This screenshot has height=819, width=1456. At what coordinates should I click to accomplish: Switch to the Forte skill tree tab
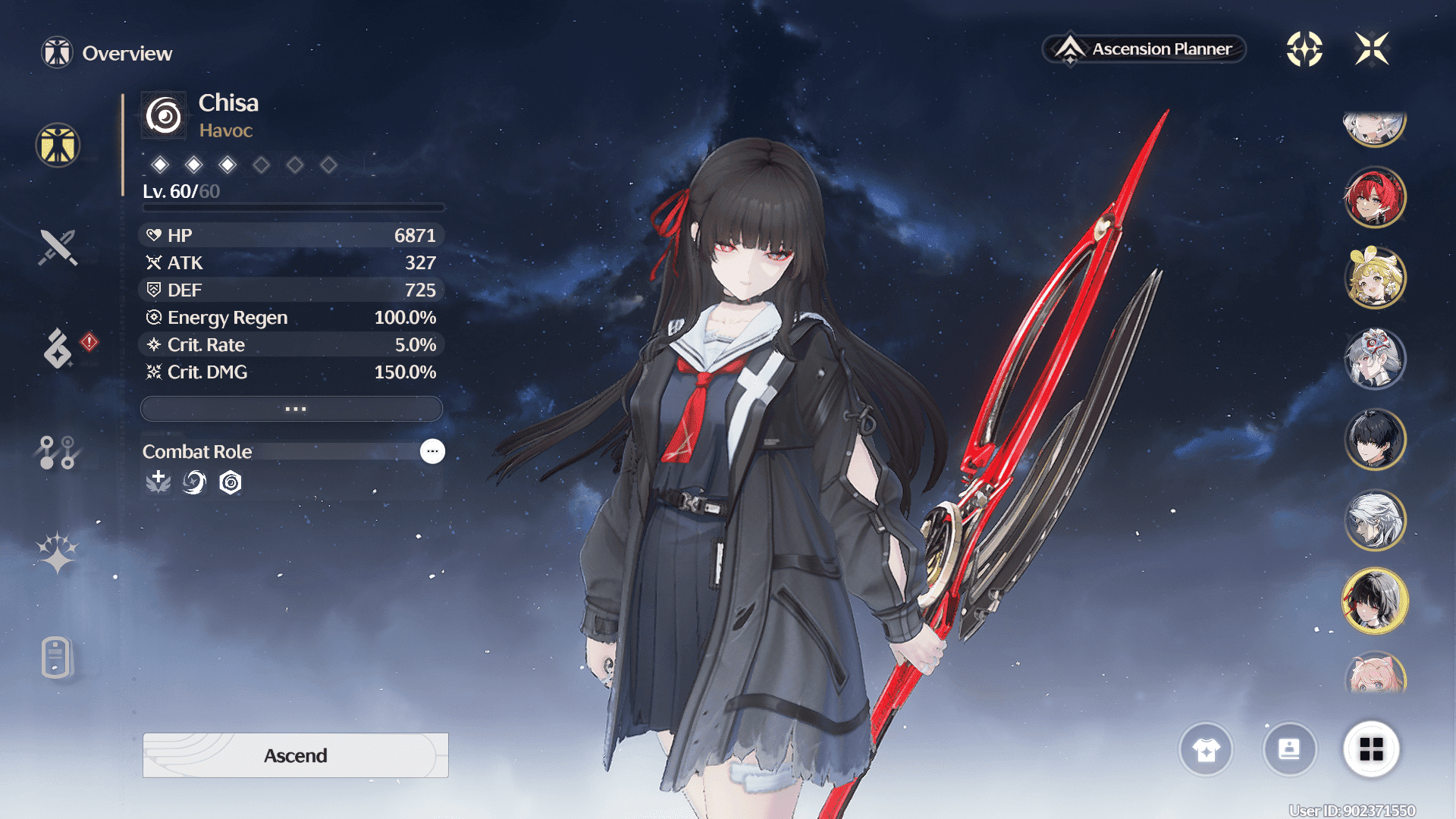(x=58, y=452)
